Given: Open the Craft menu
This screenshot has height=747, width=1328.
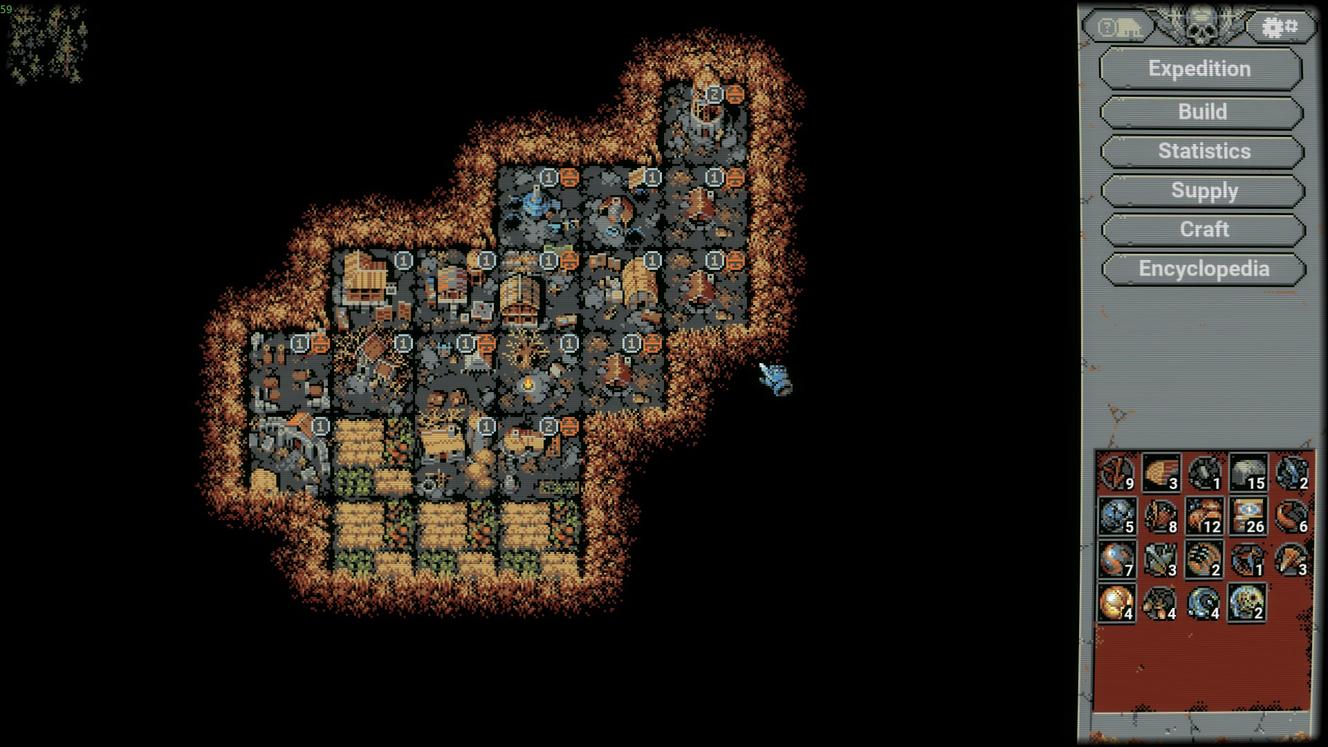Looking at the screenshot, I should [x=1204, y=229].
